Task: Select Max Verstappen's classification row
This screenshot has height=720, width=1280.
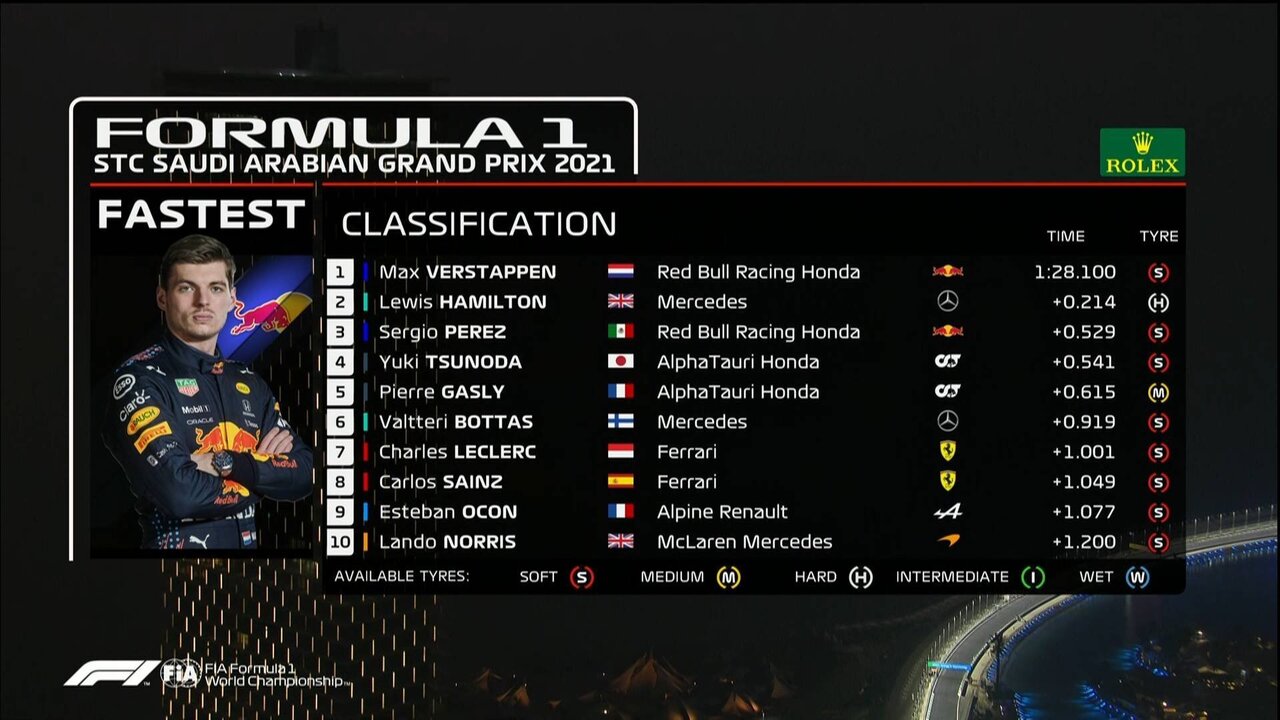Action: (467, 272)
